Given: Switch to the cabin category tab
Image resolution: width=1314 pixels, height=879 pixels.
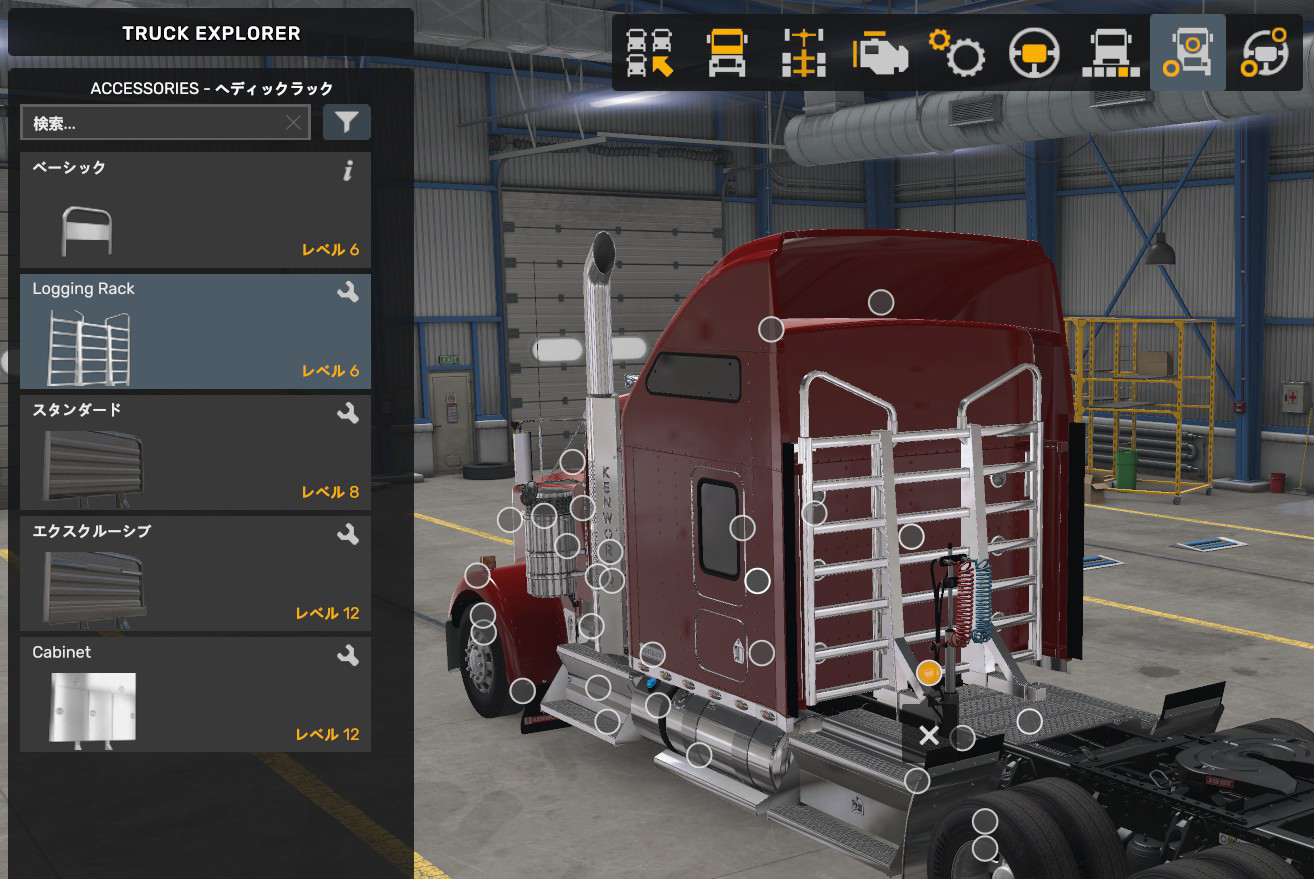Looking at the screenshot, I should coord(726,53).
